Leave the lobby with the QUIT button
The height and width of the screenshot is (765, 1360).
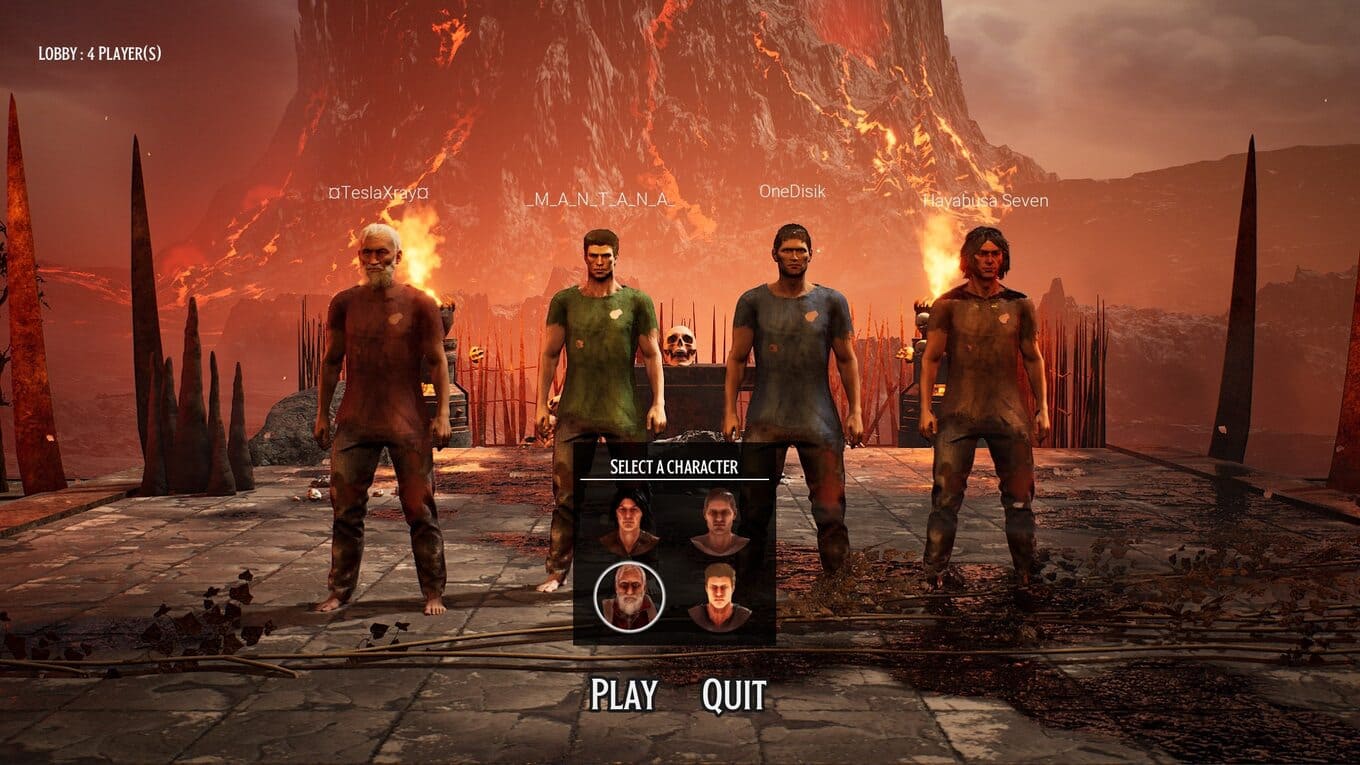click(x=734, y=695)
